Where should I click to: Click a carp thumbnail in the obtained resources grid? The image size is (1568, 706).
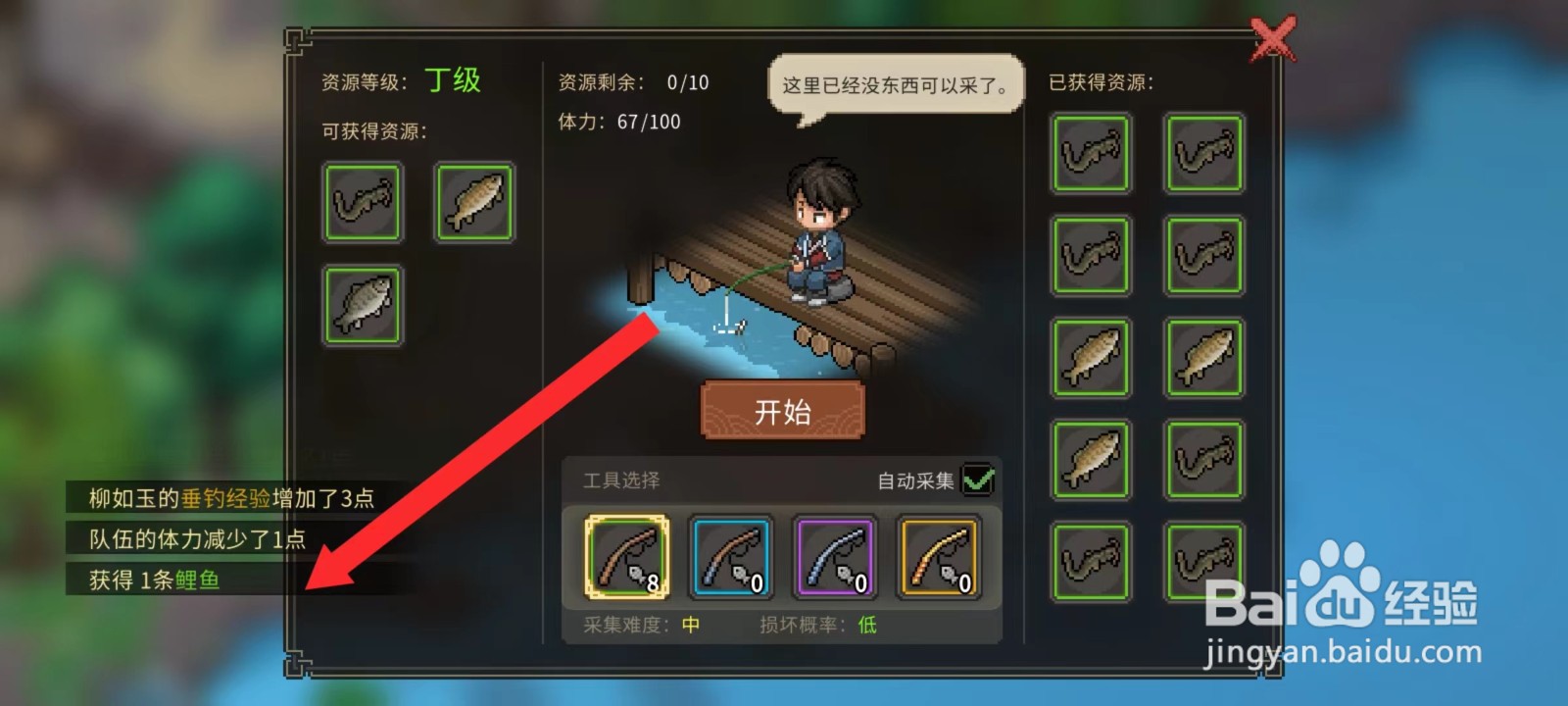1091,357
